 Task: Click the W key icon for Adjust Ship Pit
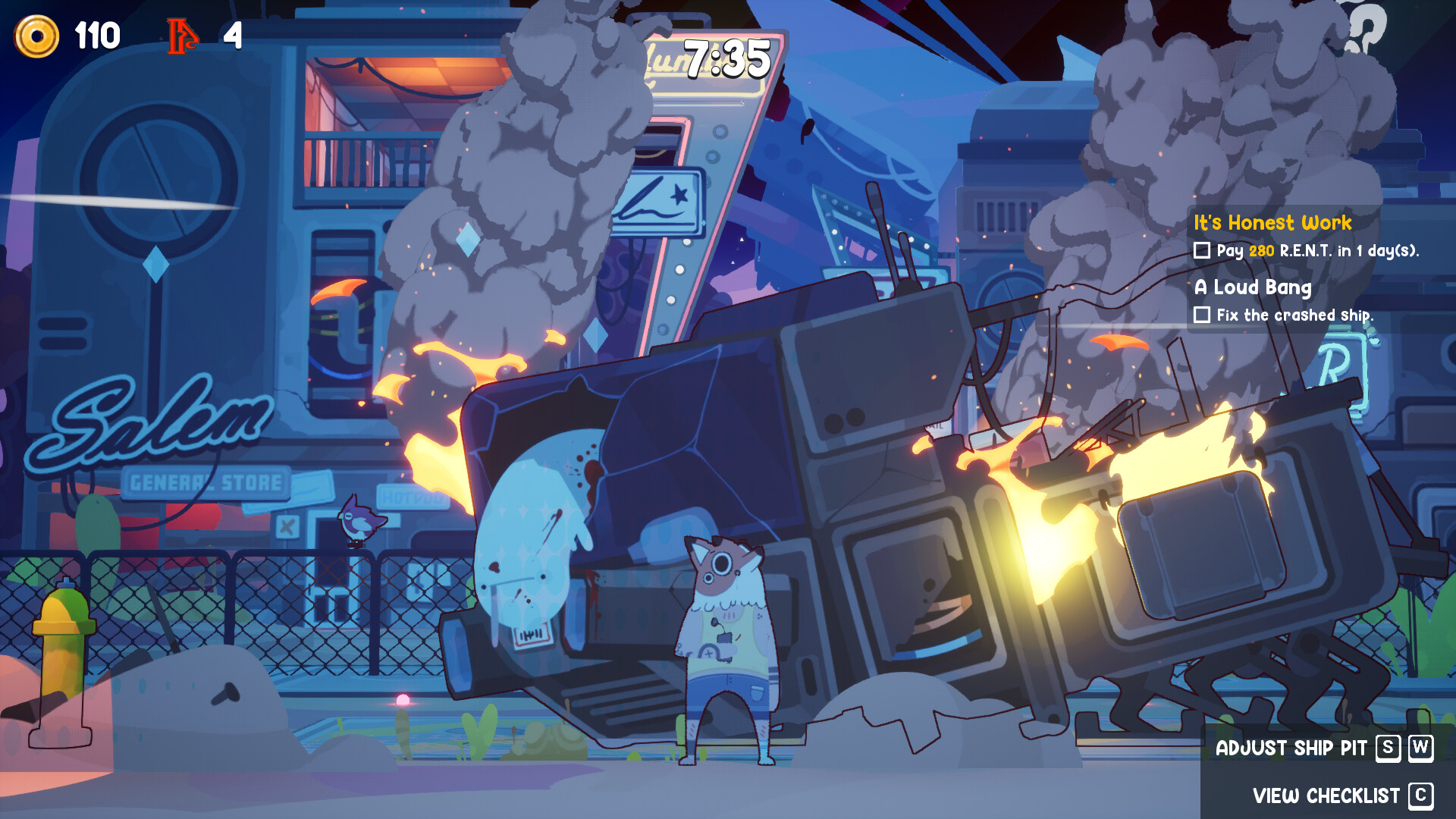[x=1420, y=749]
